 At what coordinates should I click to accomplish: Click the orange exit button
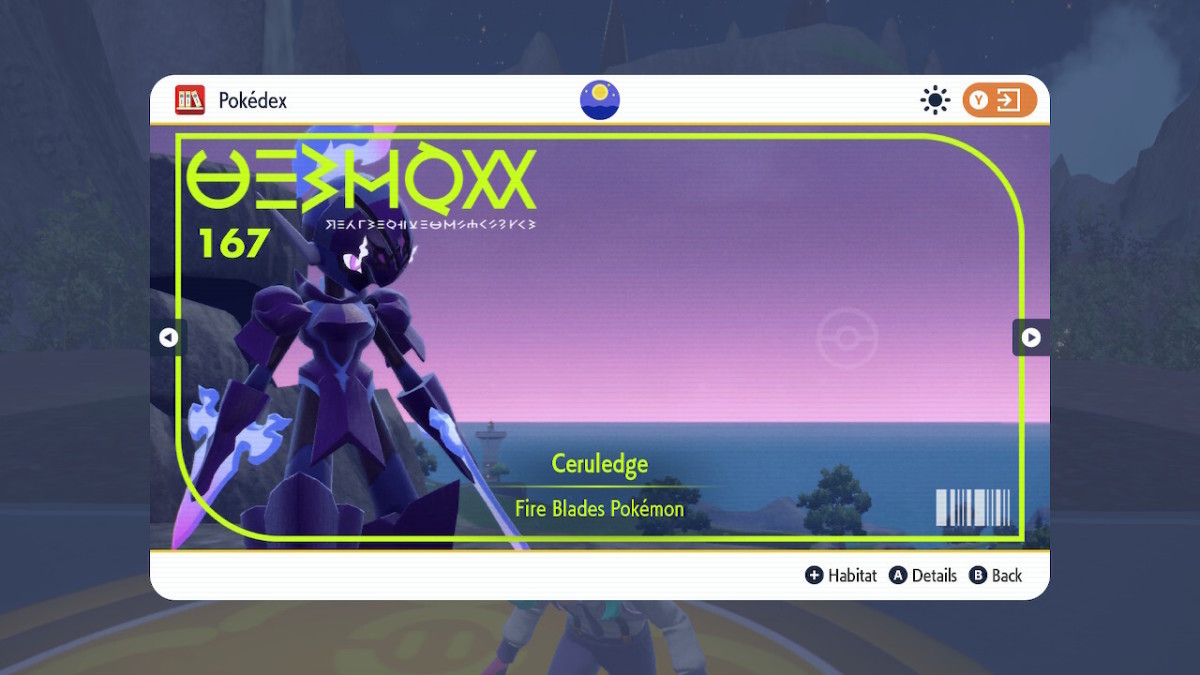click(x=999, y=100)
